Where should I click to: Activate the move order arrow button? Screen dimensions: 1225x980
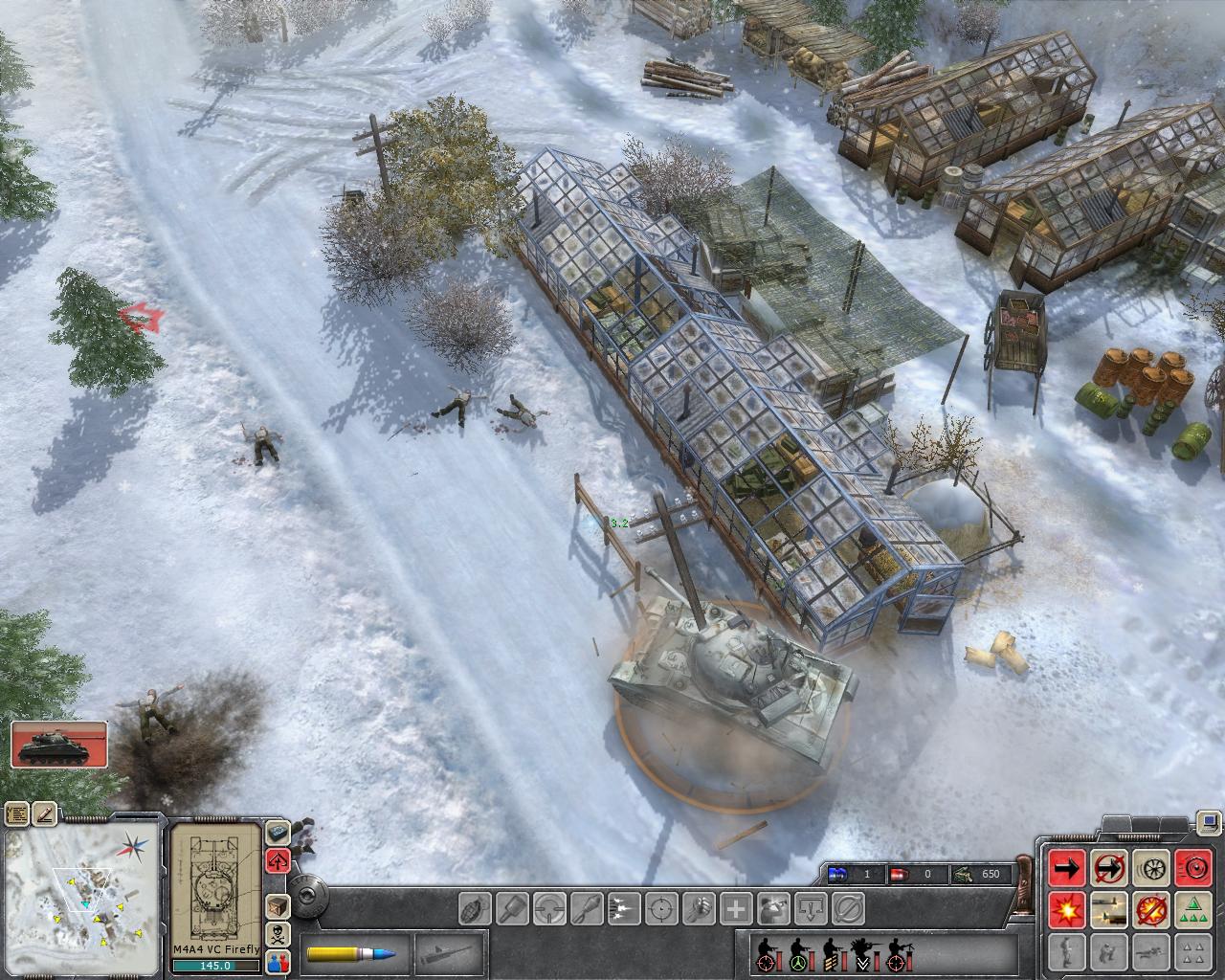click(1067, 868)
